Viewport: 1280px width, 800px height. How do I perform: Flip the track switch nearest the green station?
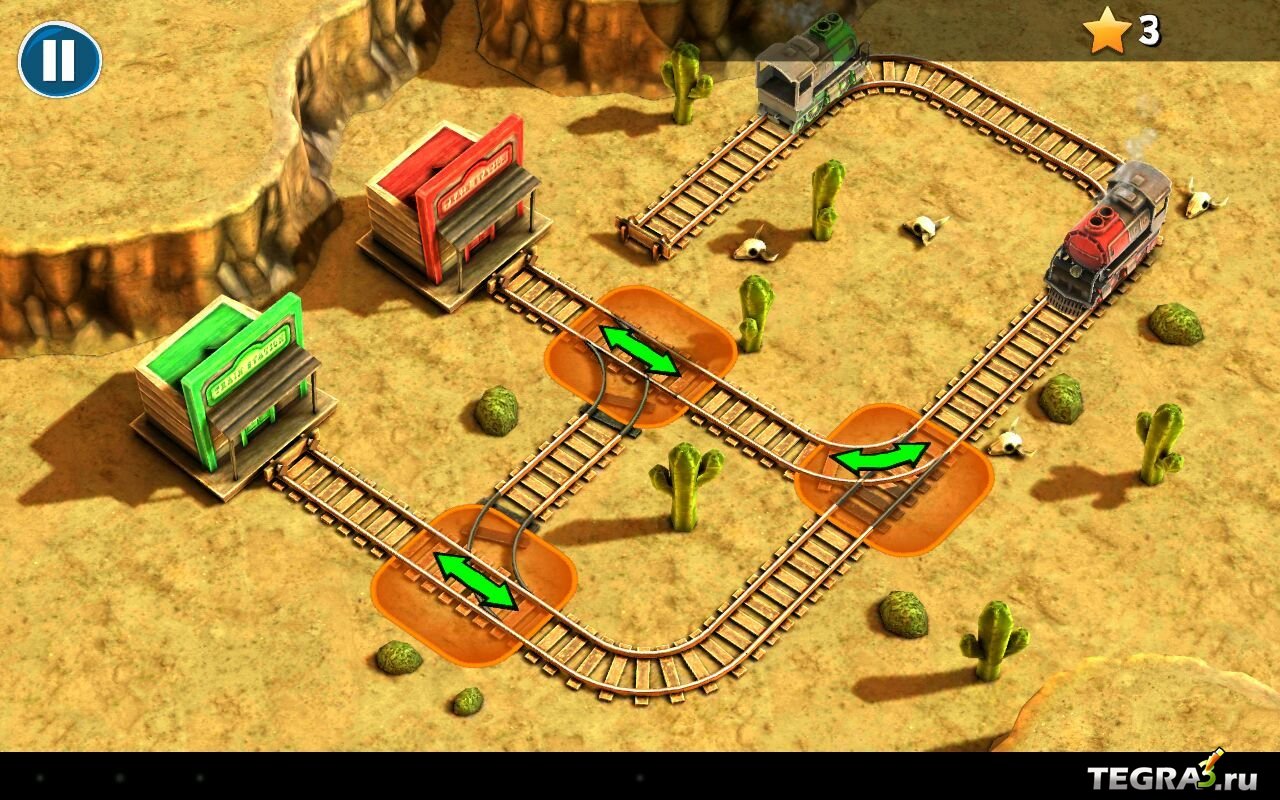point(475,581)
